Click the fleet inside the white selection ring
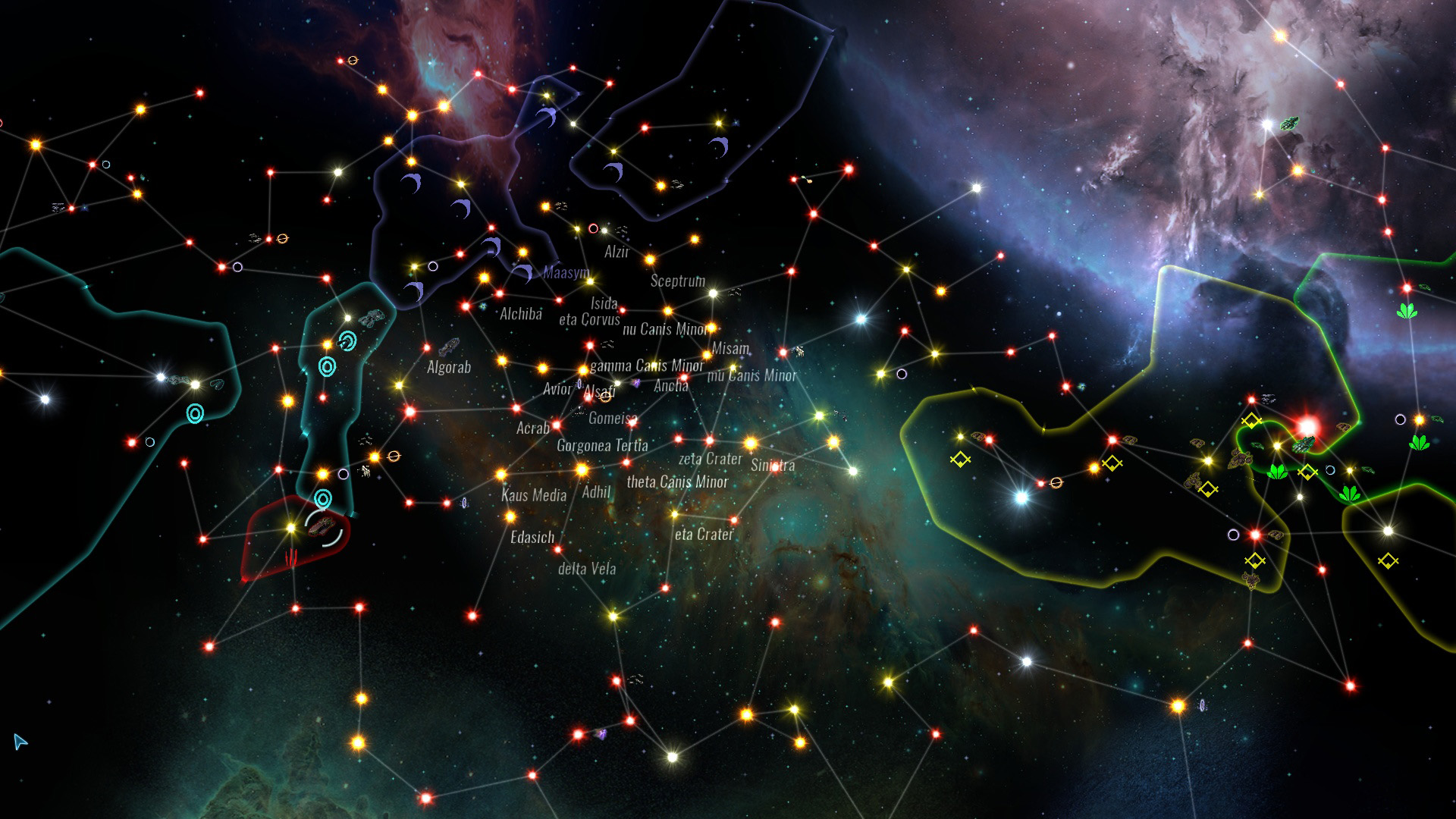 (x=322, y=526)
